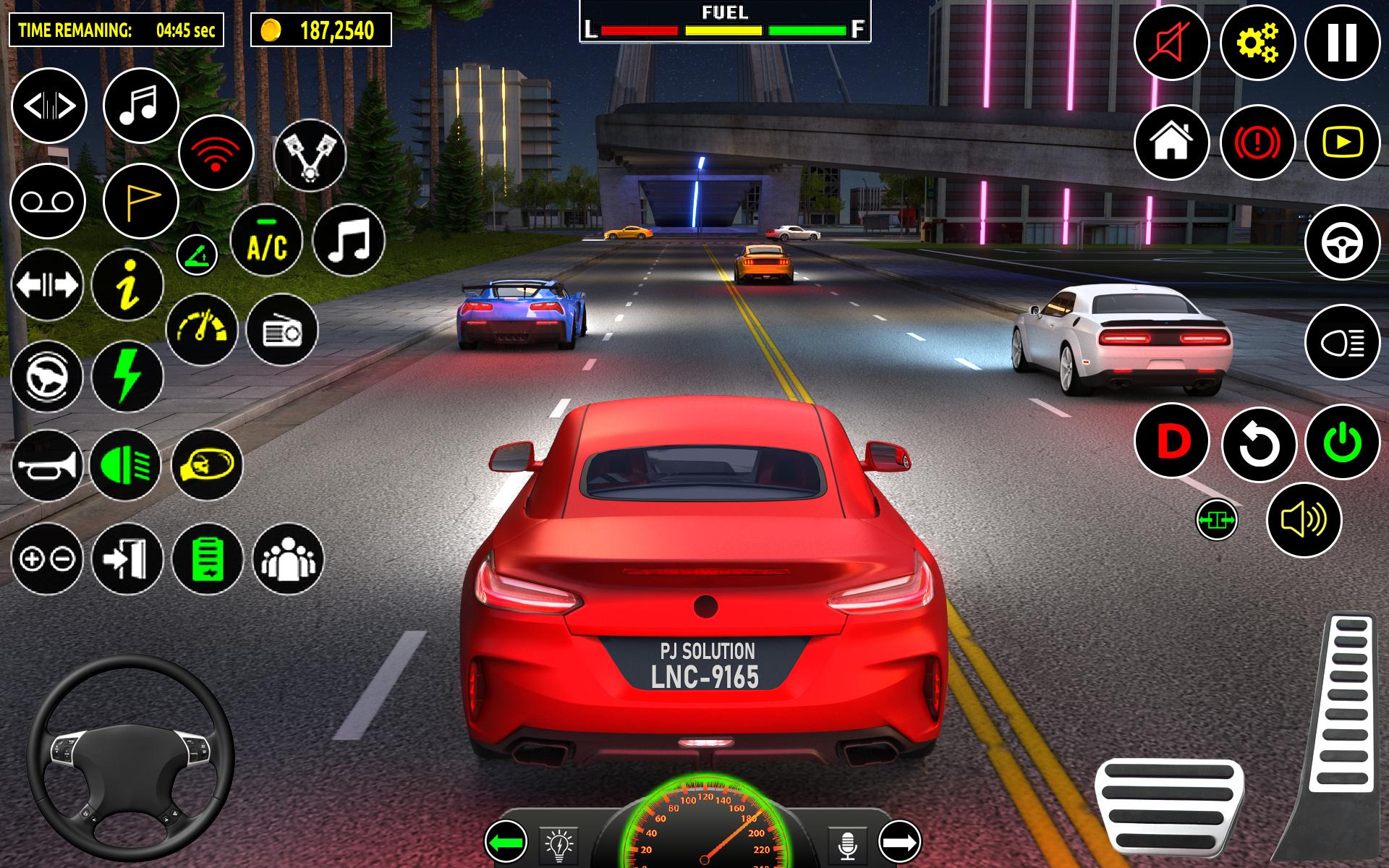
Task: Tap the microphone button
Action: pos(848,843)
